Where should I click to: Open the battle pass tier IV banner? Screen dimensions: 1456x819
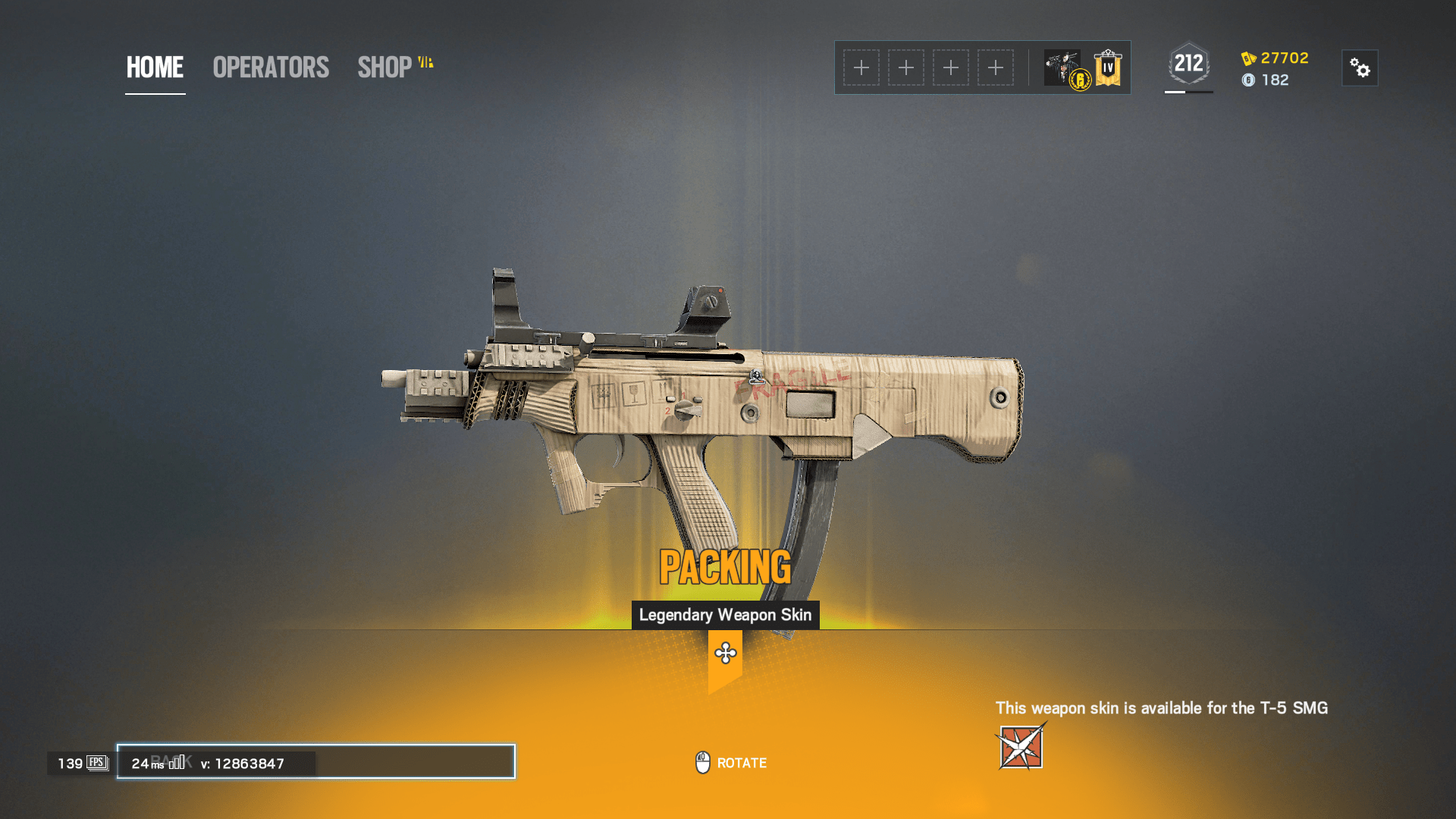(1107, 67)
